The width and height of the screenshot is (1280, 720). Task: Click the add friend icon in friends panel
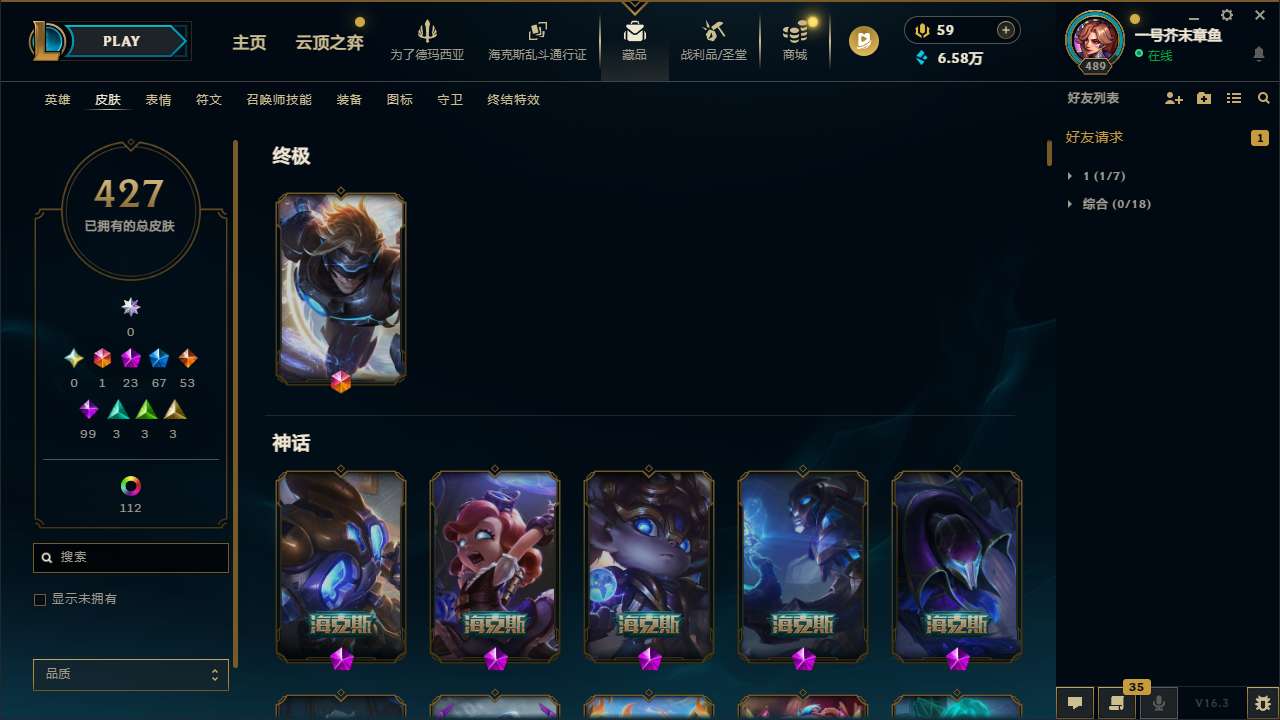point(1173,98)
